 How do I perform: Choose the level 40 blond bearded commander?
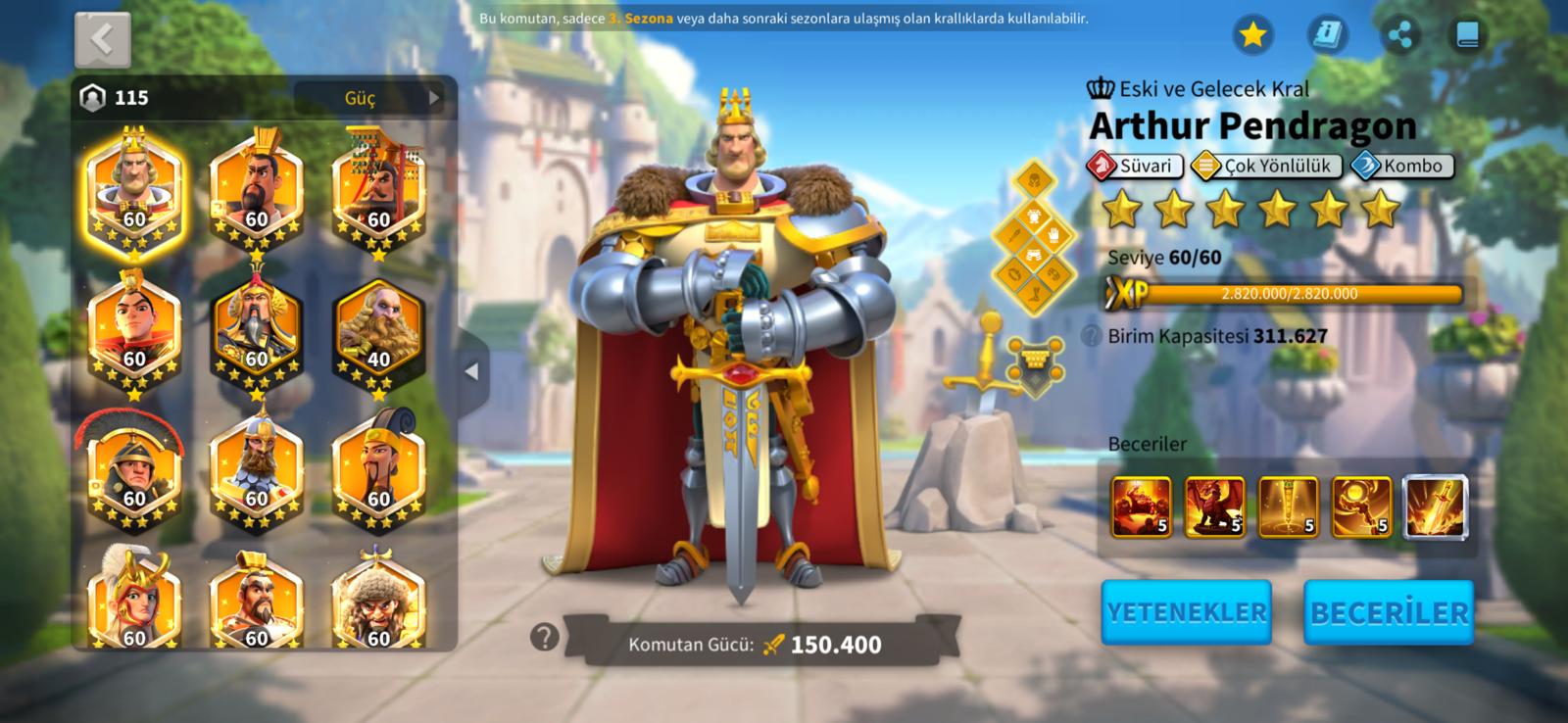378,333
